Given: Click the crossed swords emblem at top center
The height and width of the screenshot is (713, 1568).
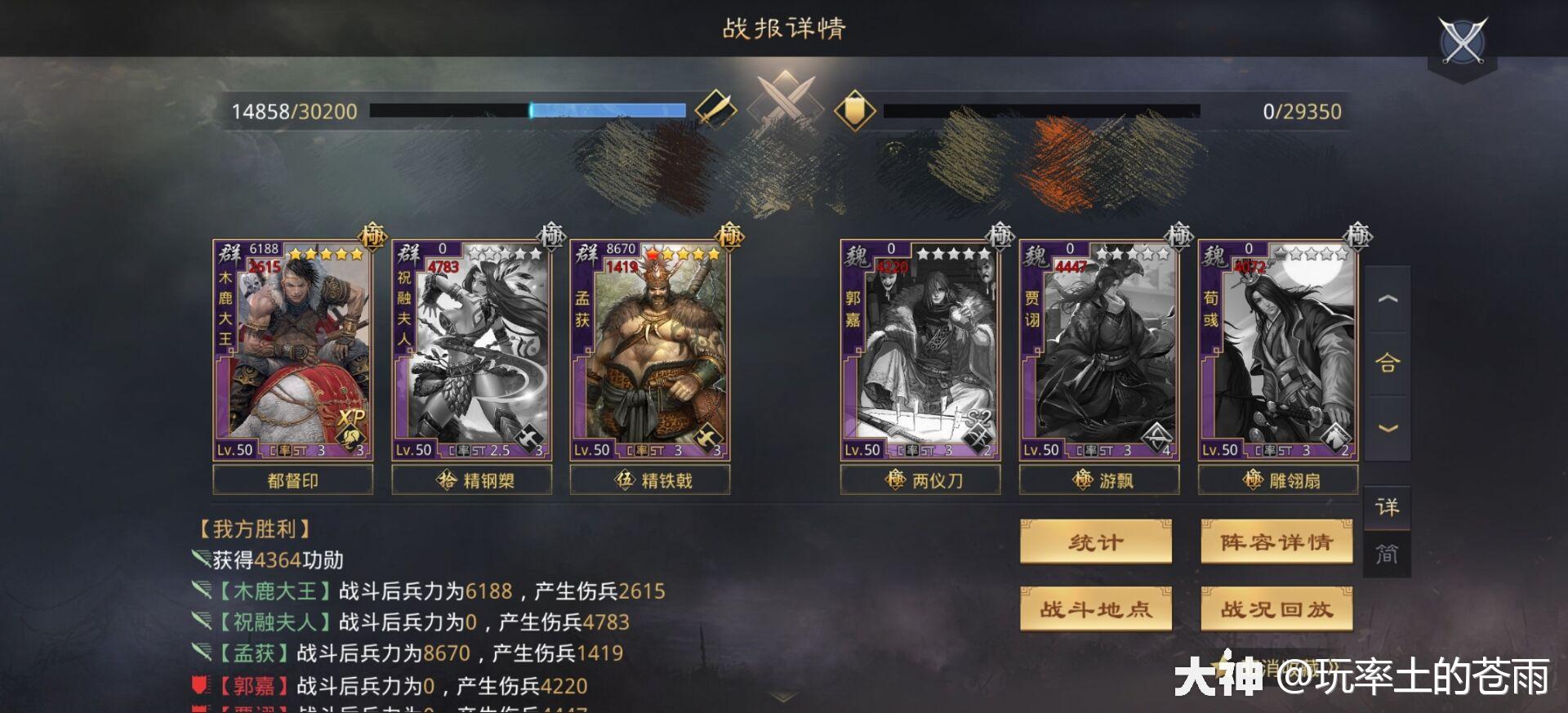Looking at the screenshot, I should pyautogui.click(x=782, y=96).
